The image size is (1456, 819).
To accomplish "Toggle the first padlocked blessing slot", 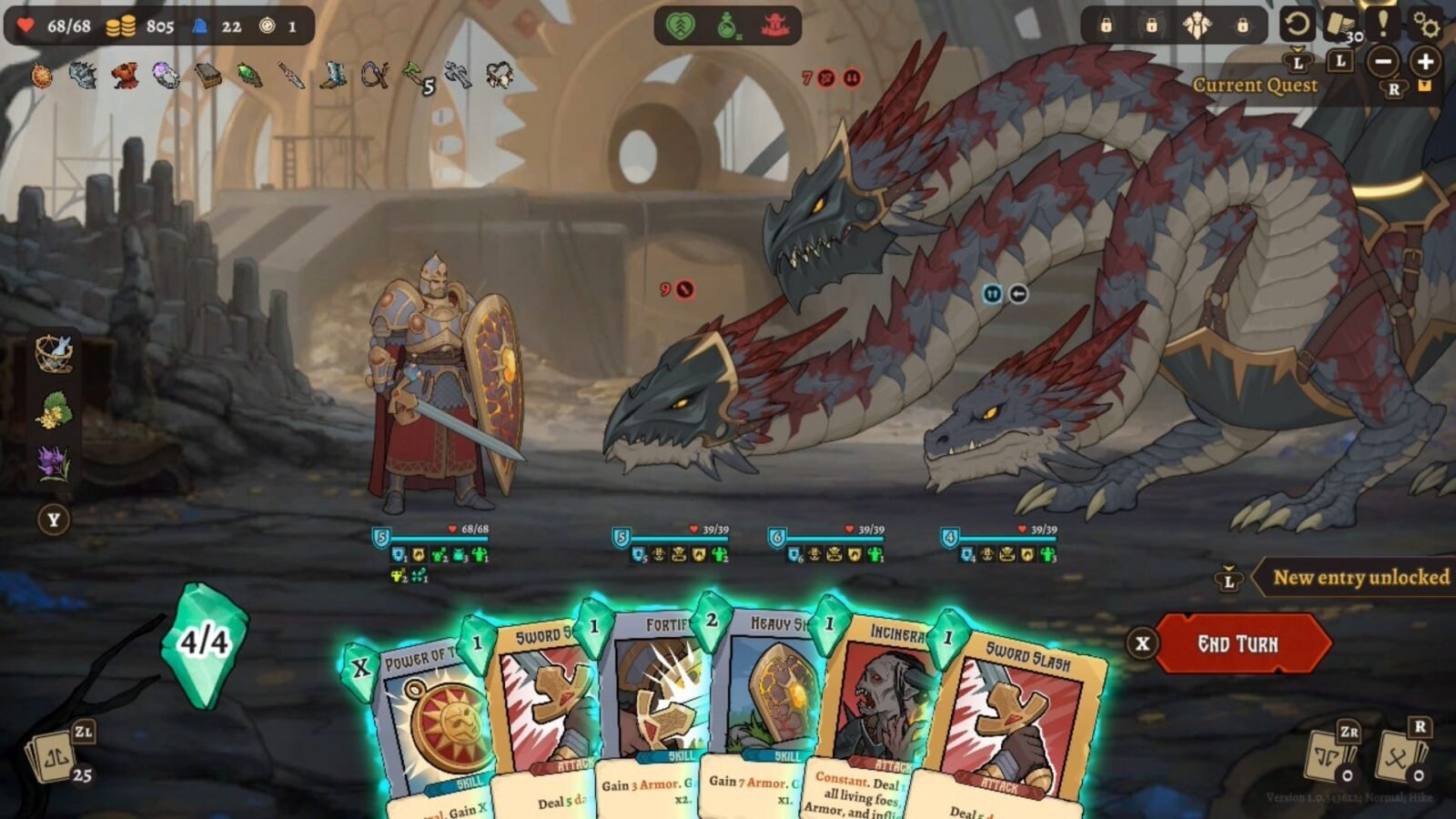I will [1107, 26].
